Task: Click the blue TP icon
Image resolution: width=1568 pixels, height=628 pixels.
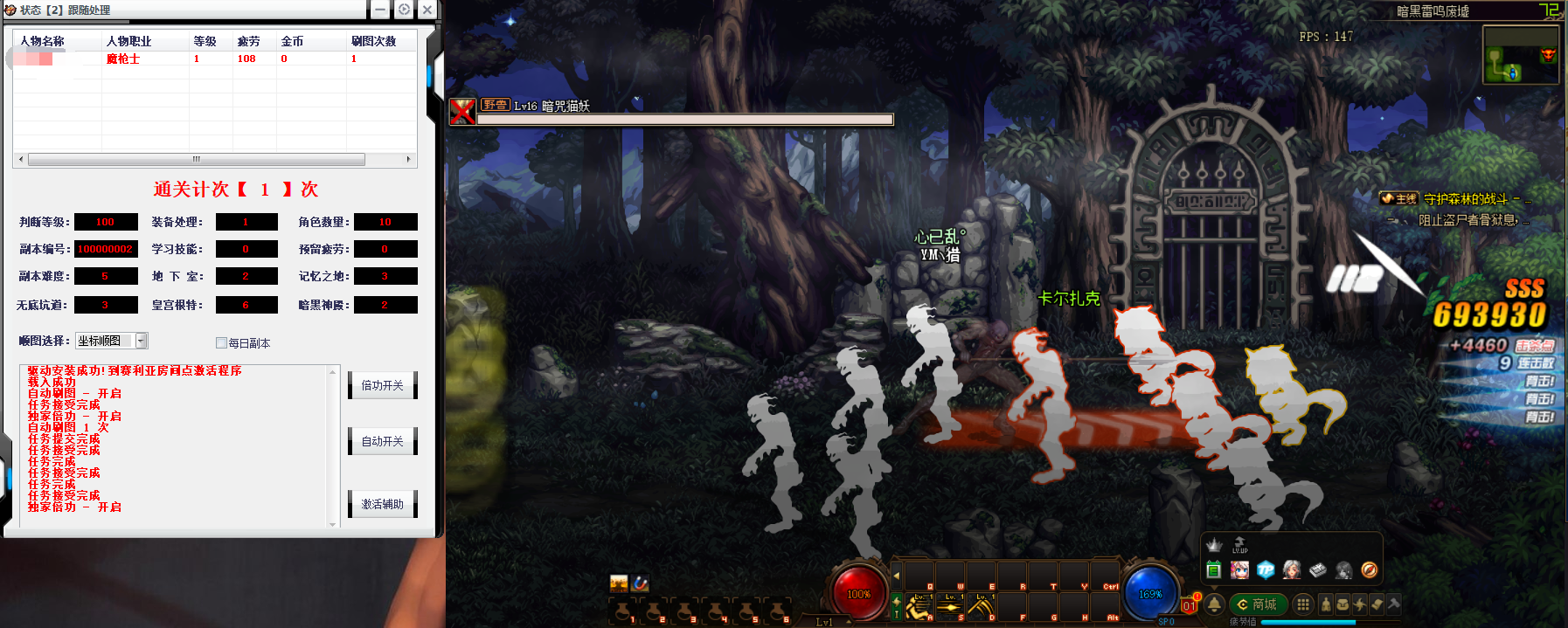Action: [x=1266, y=570]
